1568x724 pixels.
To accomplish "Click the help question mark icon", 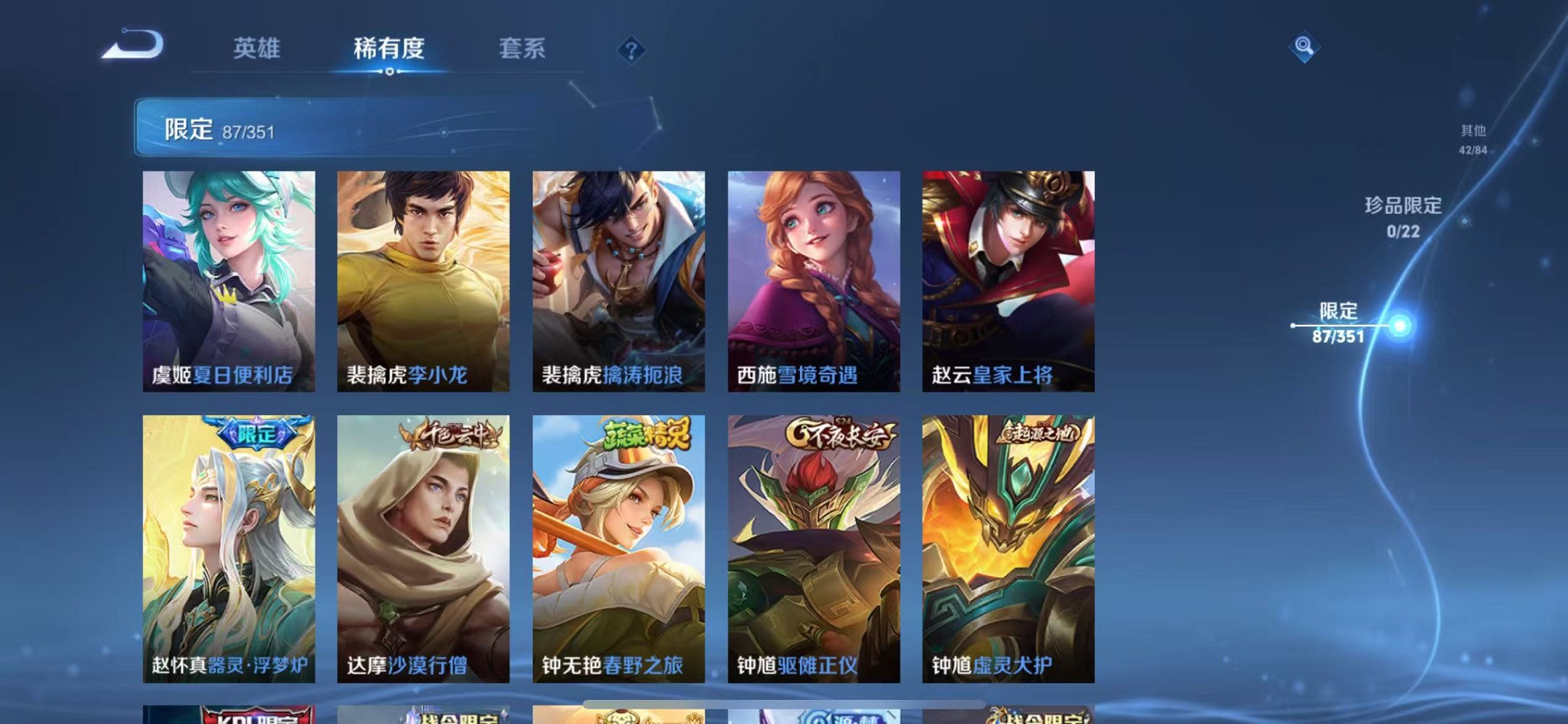I will (x=630, y=50).
